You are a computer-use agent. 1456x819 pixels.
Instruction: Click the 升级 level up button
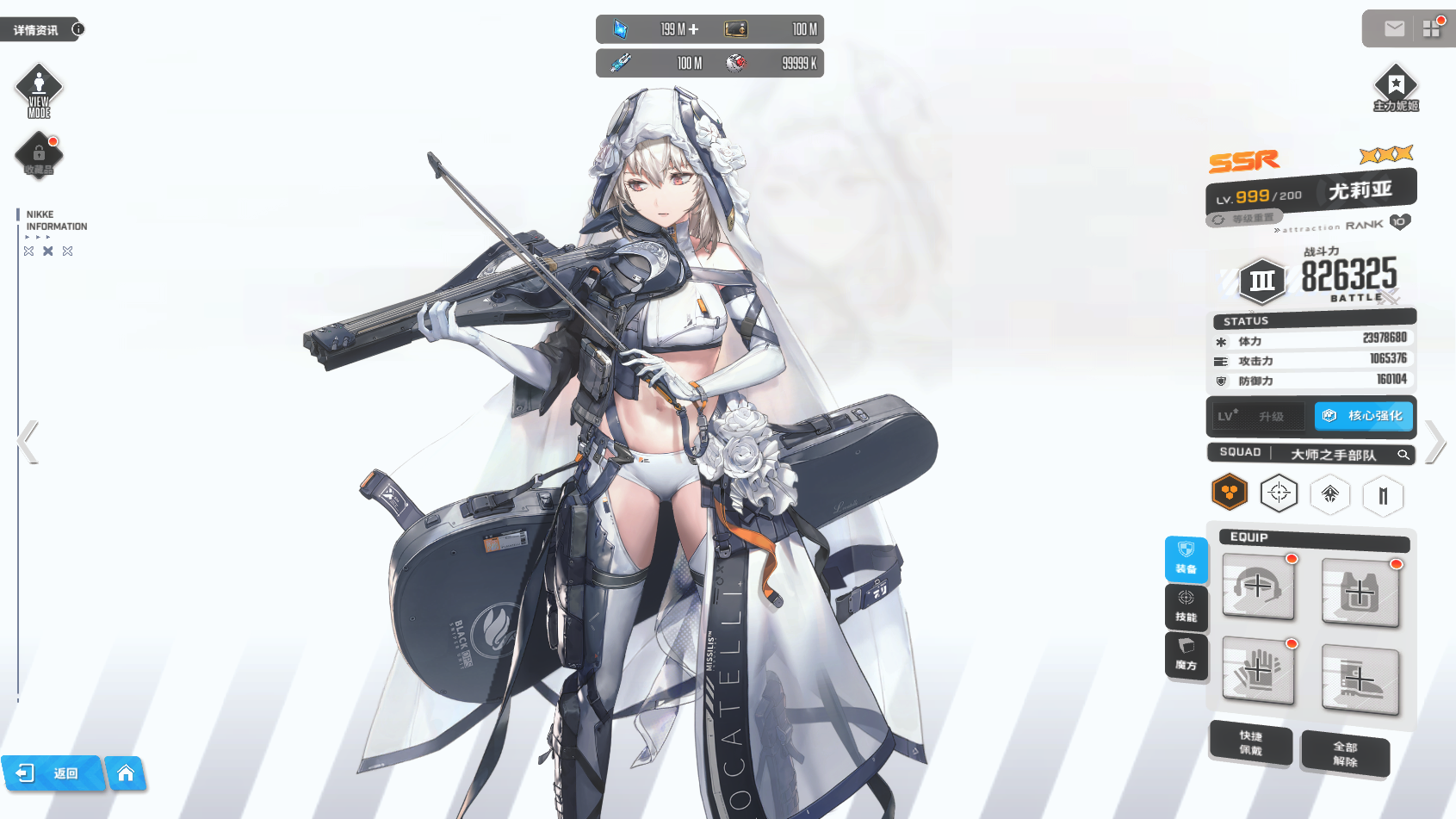1258,417
